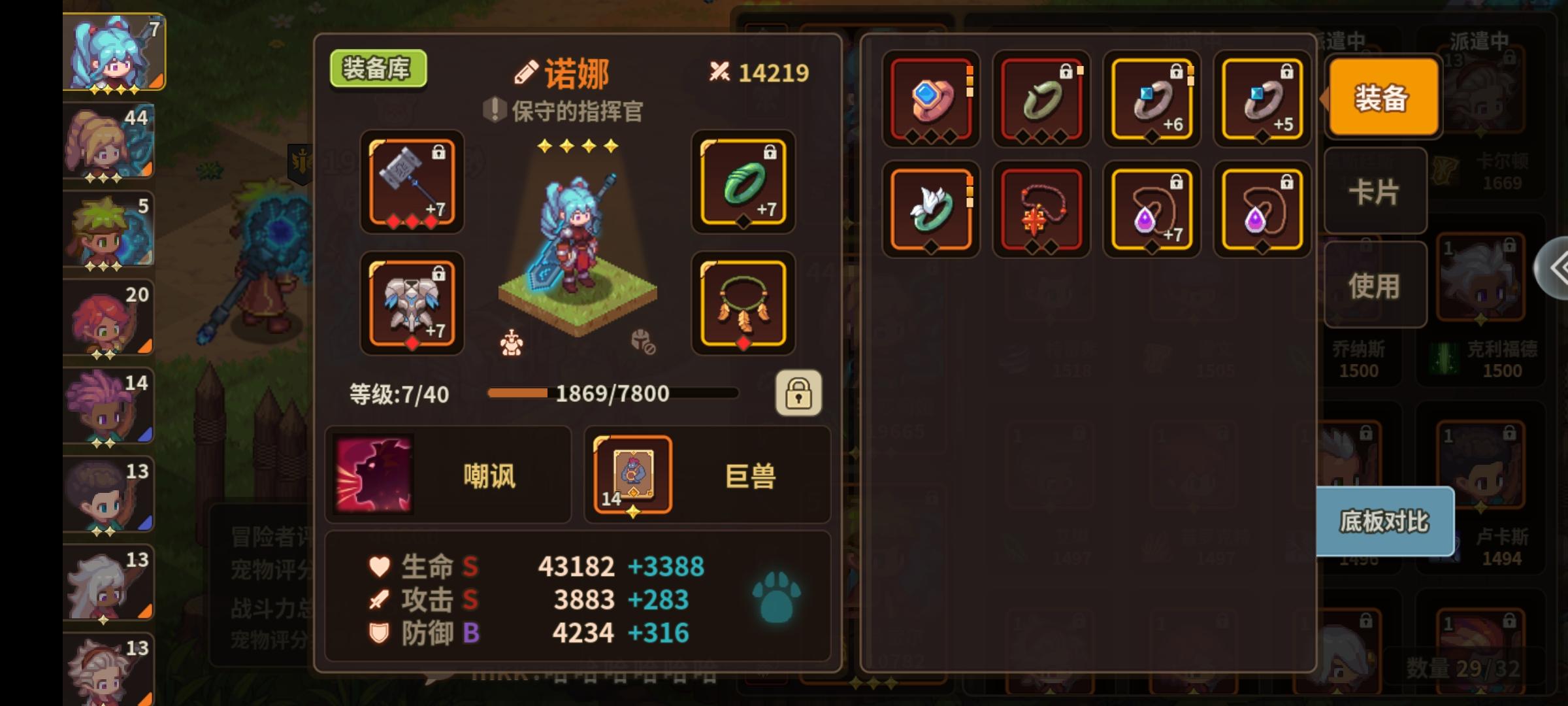Screen dimensions: 1568x706
Task: Toggle the equipment lock next to the level bar
Action: pyautogui.click(x=800, y=394)
